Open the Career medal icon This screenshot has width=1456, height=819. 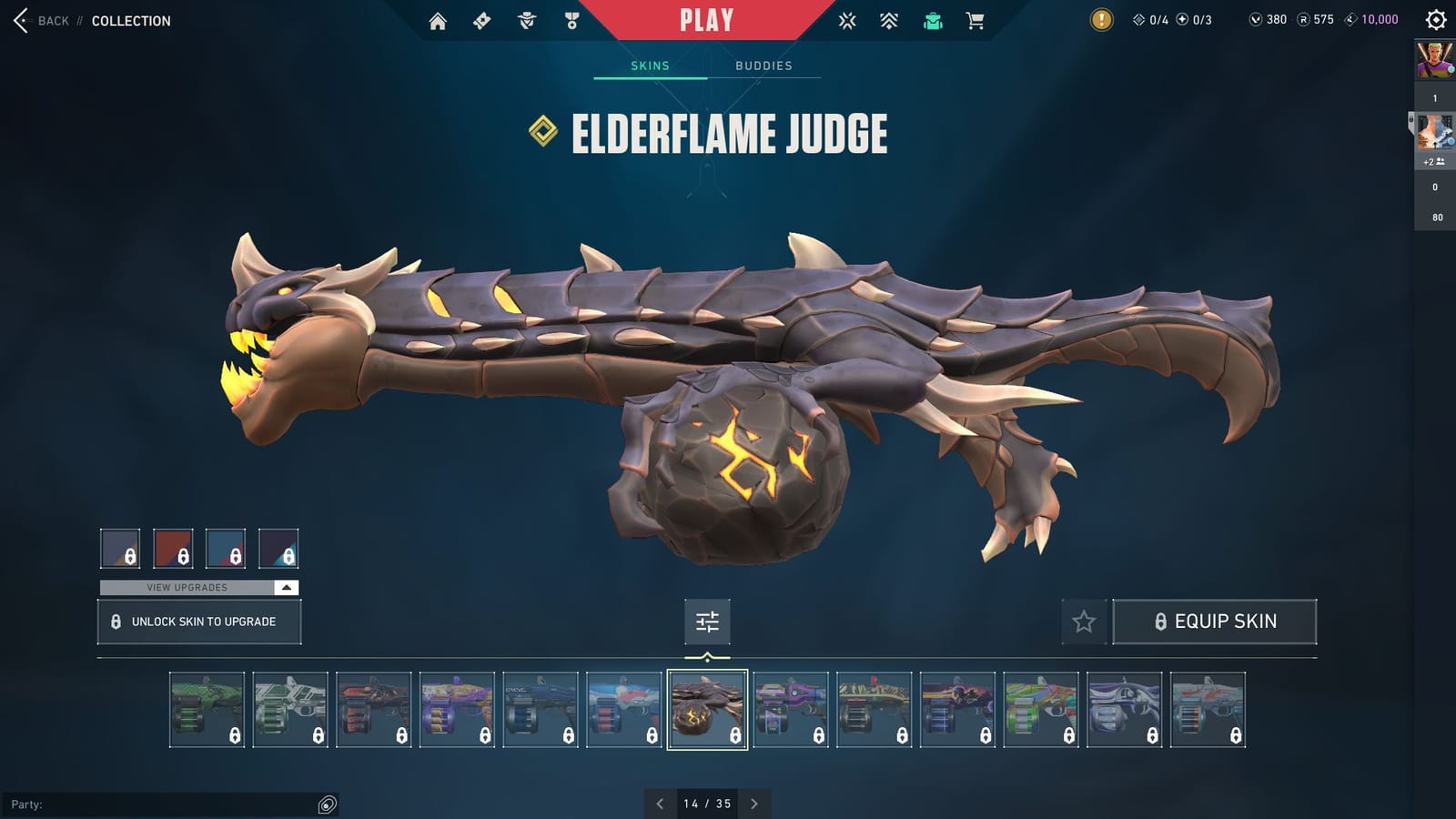click(x=571, y=20)
